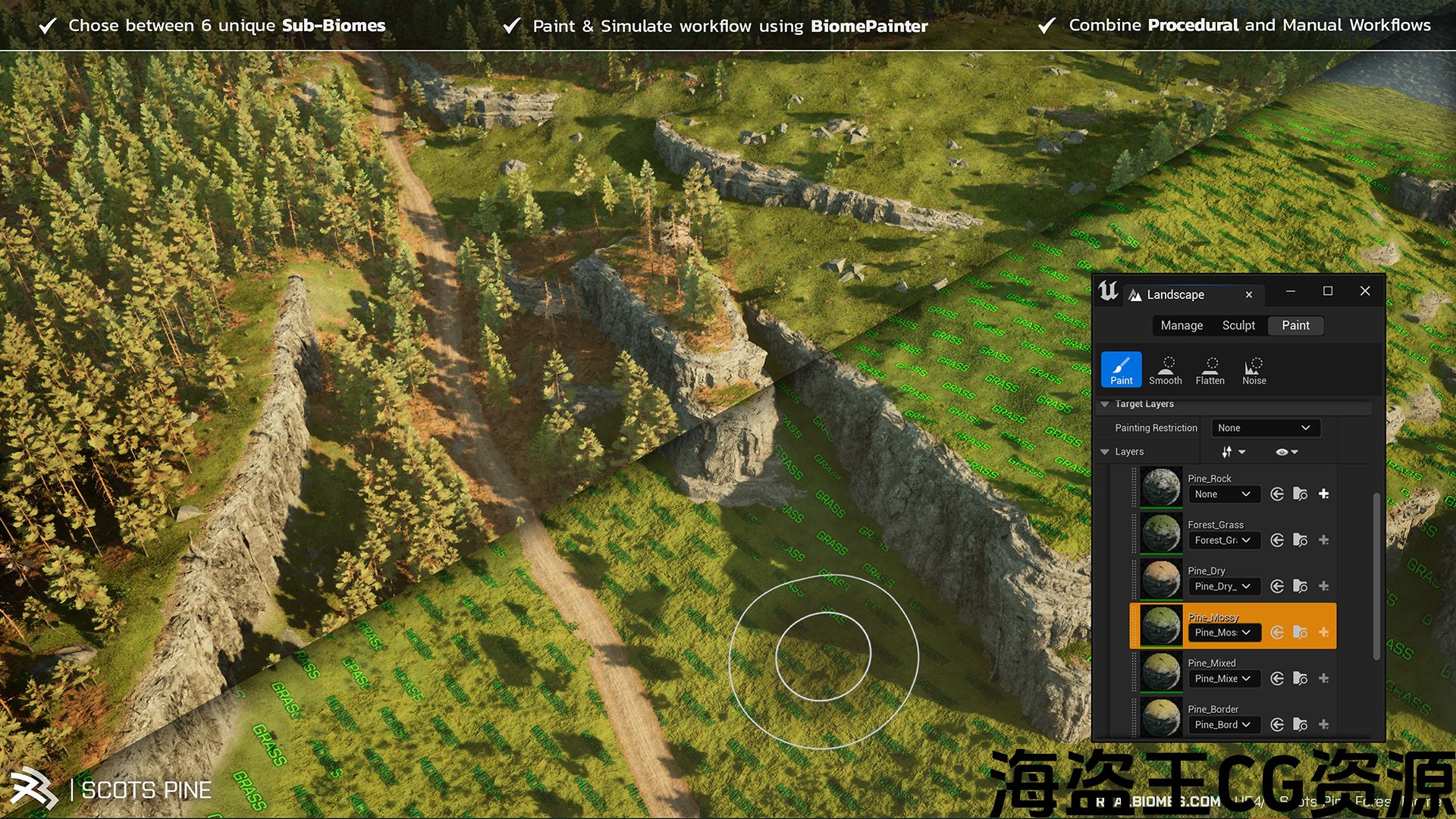Activate the Paint brush tool

click(x=1121, y=369)
